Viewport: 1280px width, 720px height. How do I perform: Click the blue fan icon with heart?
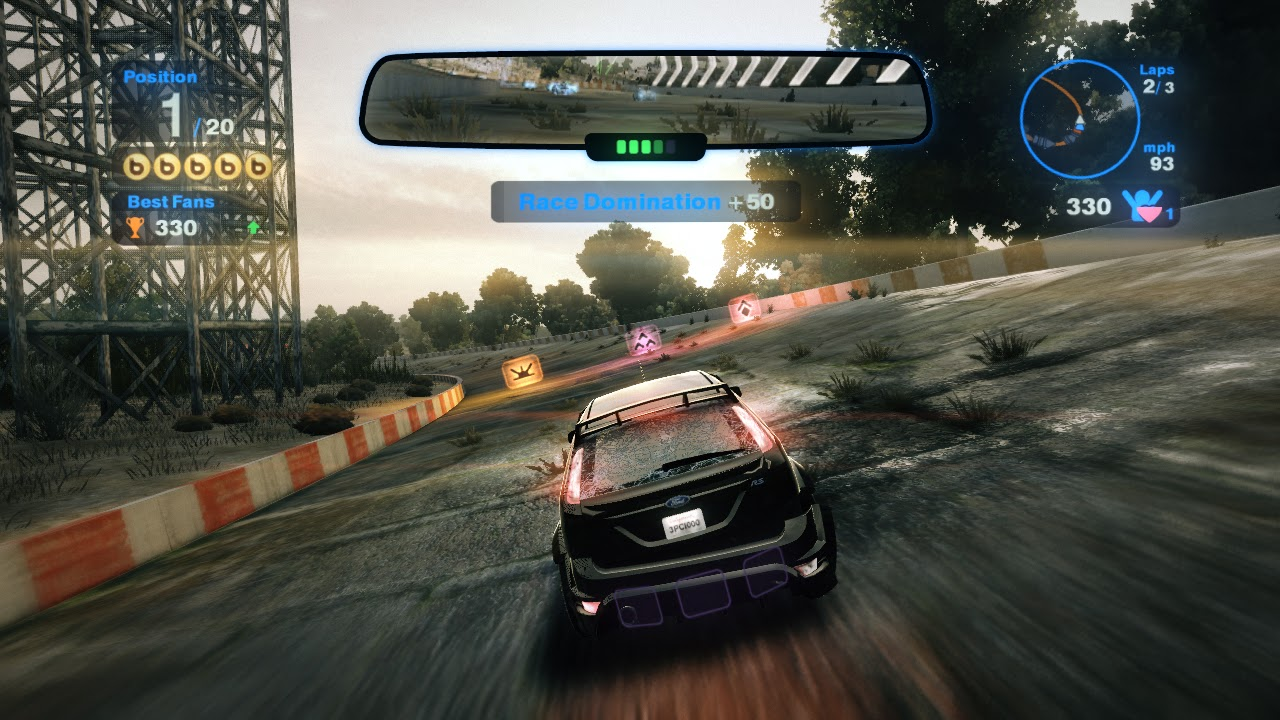coord(1143,205)
